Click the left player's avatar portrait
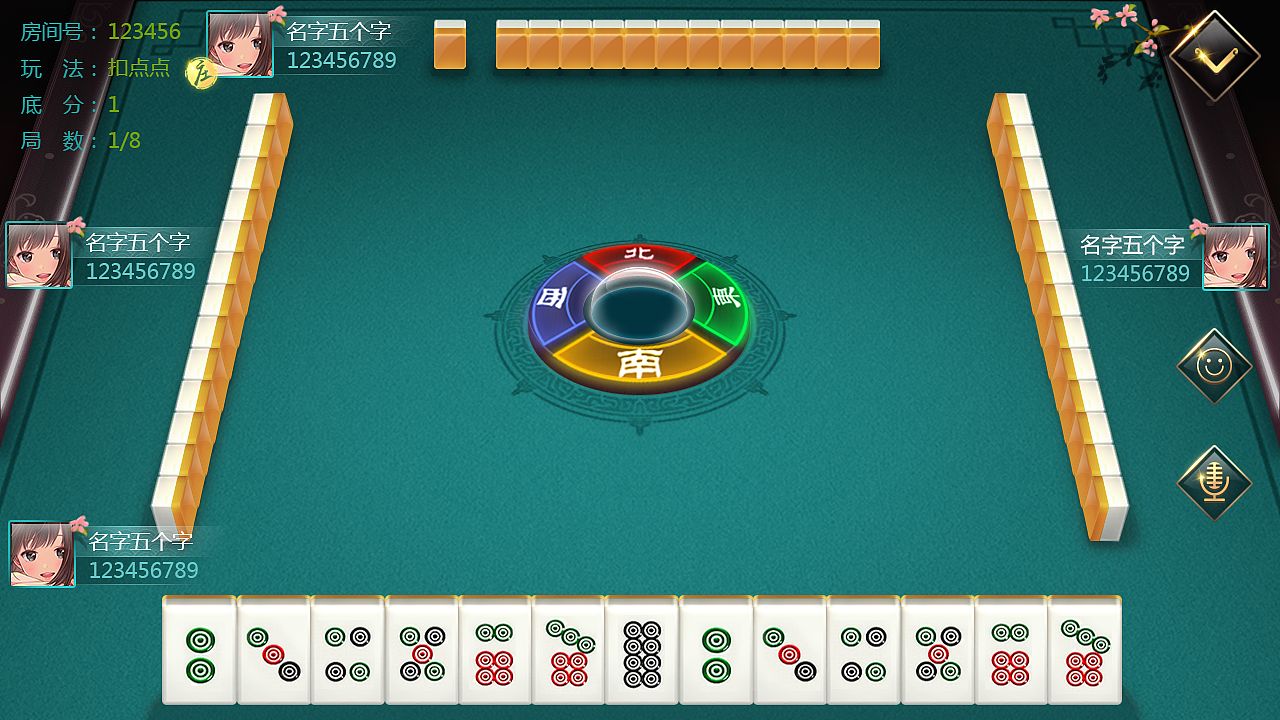 pyautogui.click(x=39, y=253)
